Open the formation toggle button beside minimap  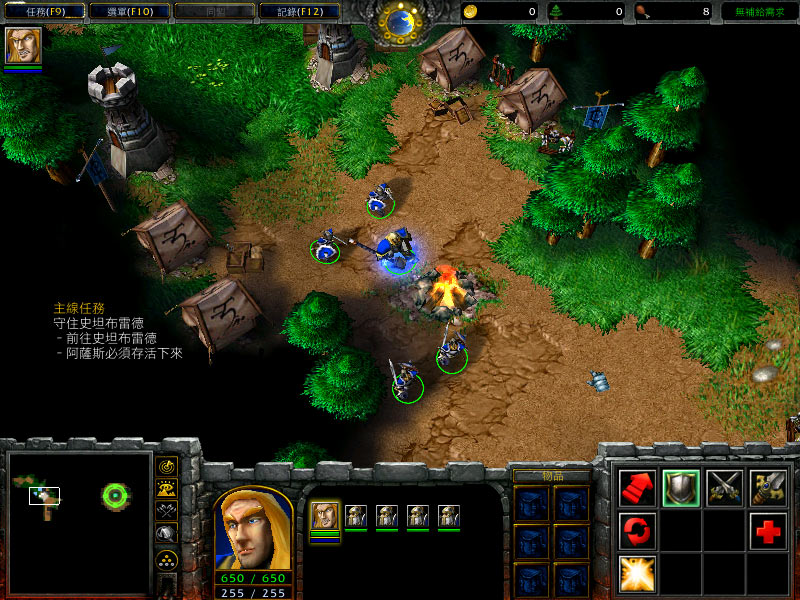167,559
